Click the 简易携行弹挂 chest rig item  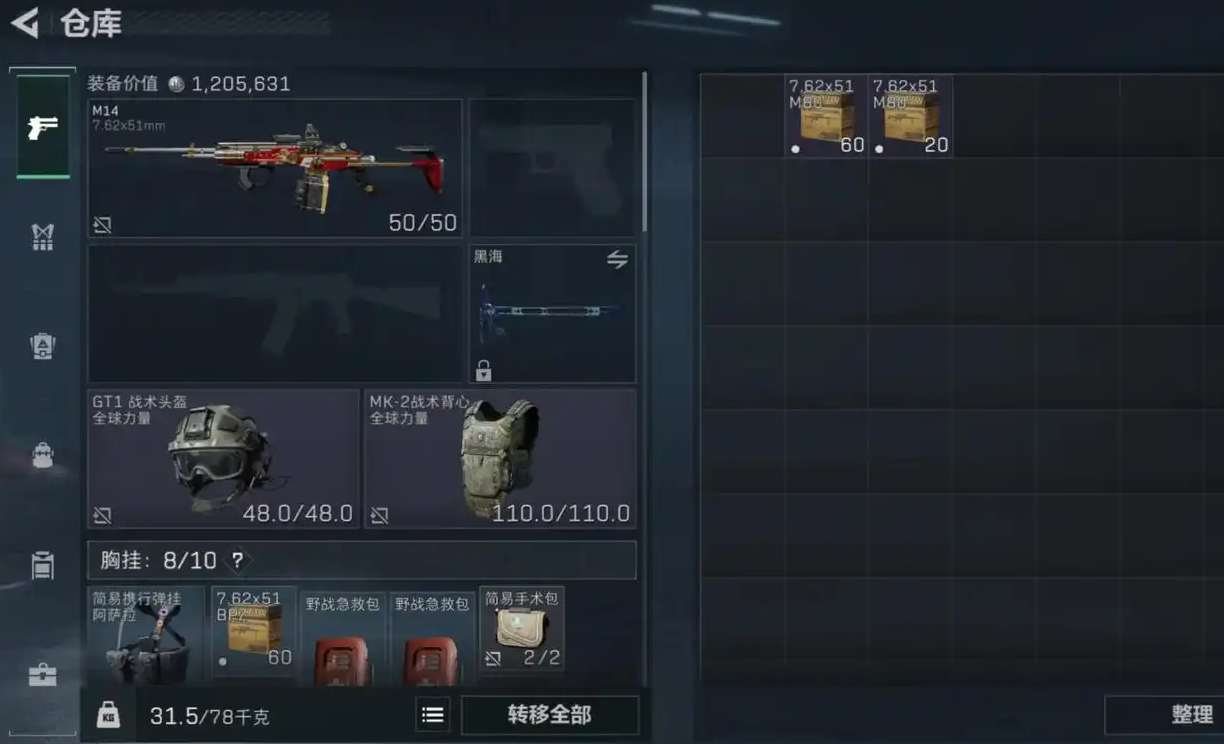(146, 636)
